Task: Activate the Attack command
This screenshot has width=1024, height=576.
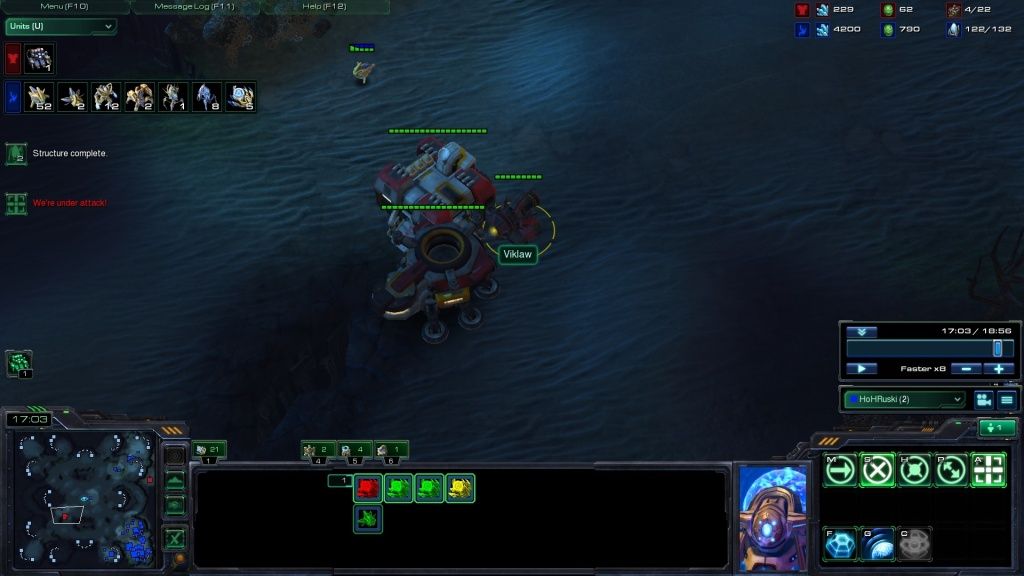Action: pyautogui.click(x=988, y=469)
